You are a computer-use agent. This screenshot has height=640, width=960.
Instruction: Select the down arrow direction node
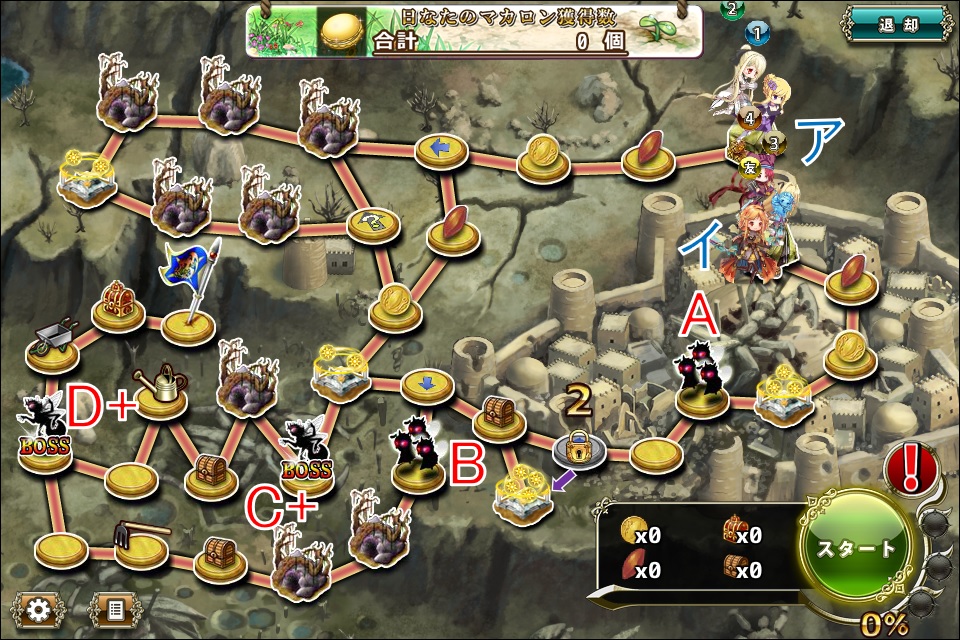tap(427, 383)
